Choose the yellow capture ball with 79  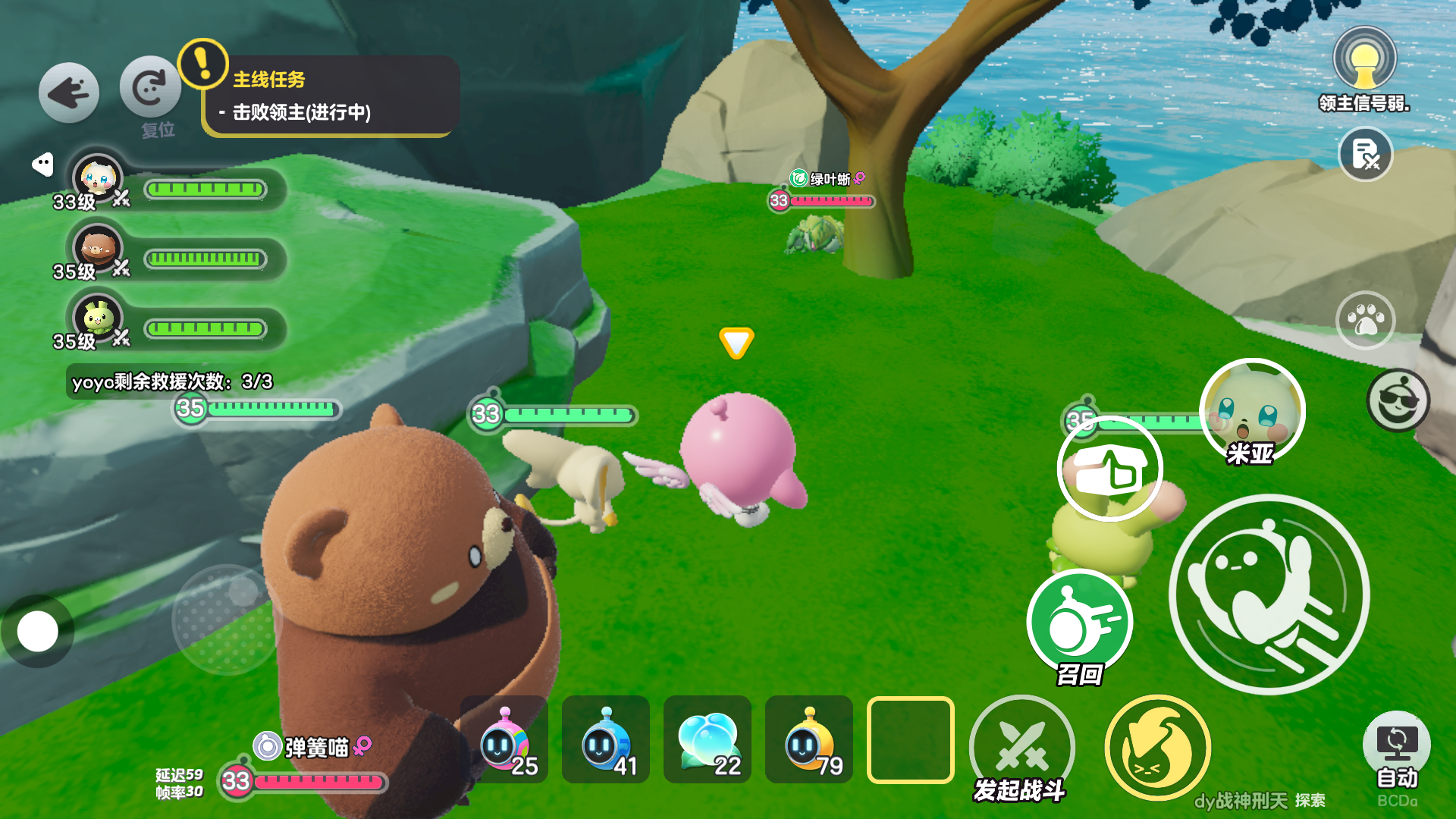click(x=809, y=740)
